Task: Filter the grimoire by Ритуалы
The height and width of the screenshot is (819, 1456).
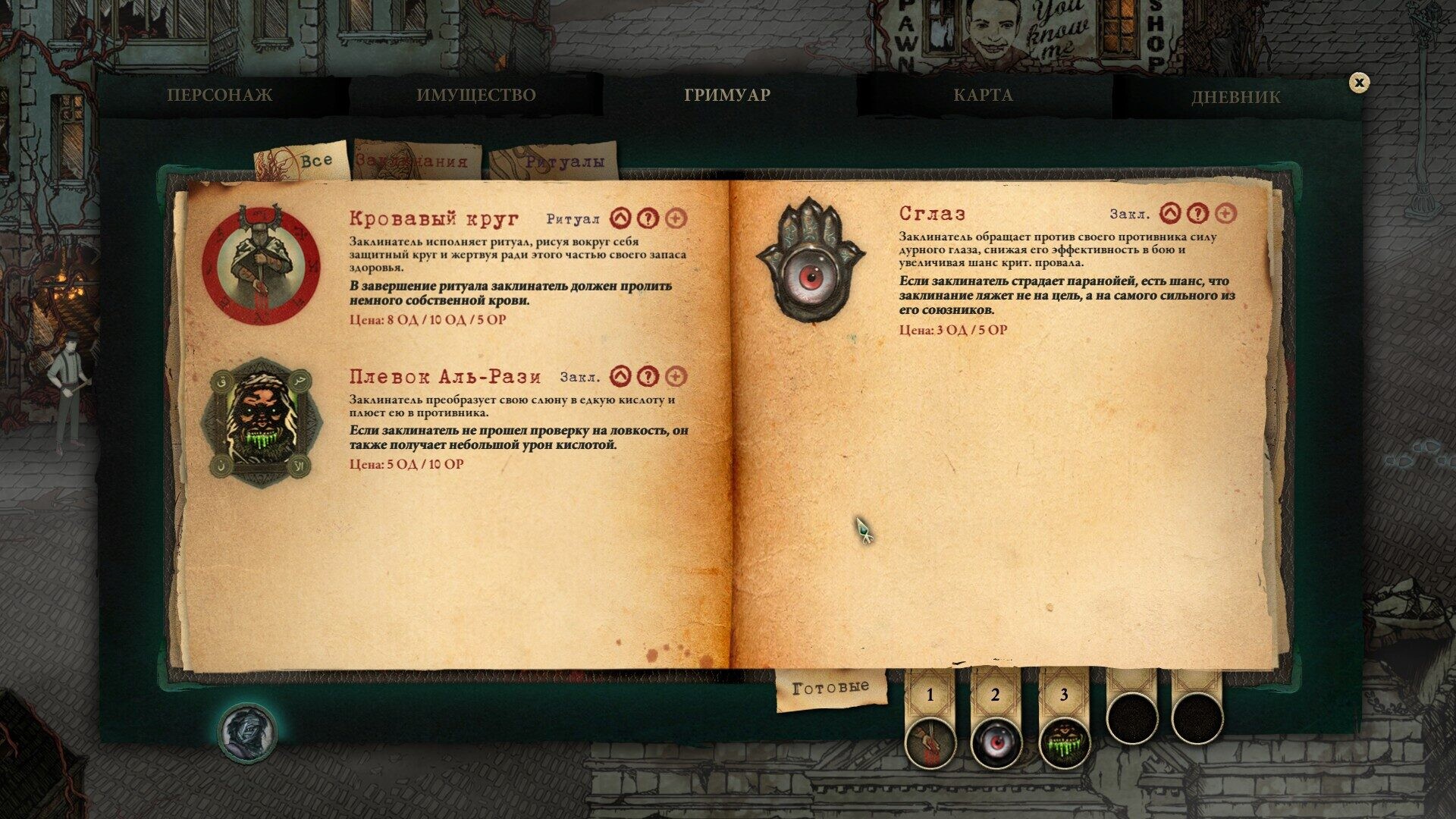Action: (x=564, y=162)
